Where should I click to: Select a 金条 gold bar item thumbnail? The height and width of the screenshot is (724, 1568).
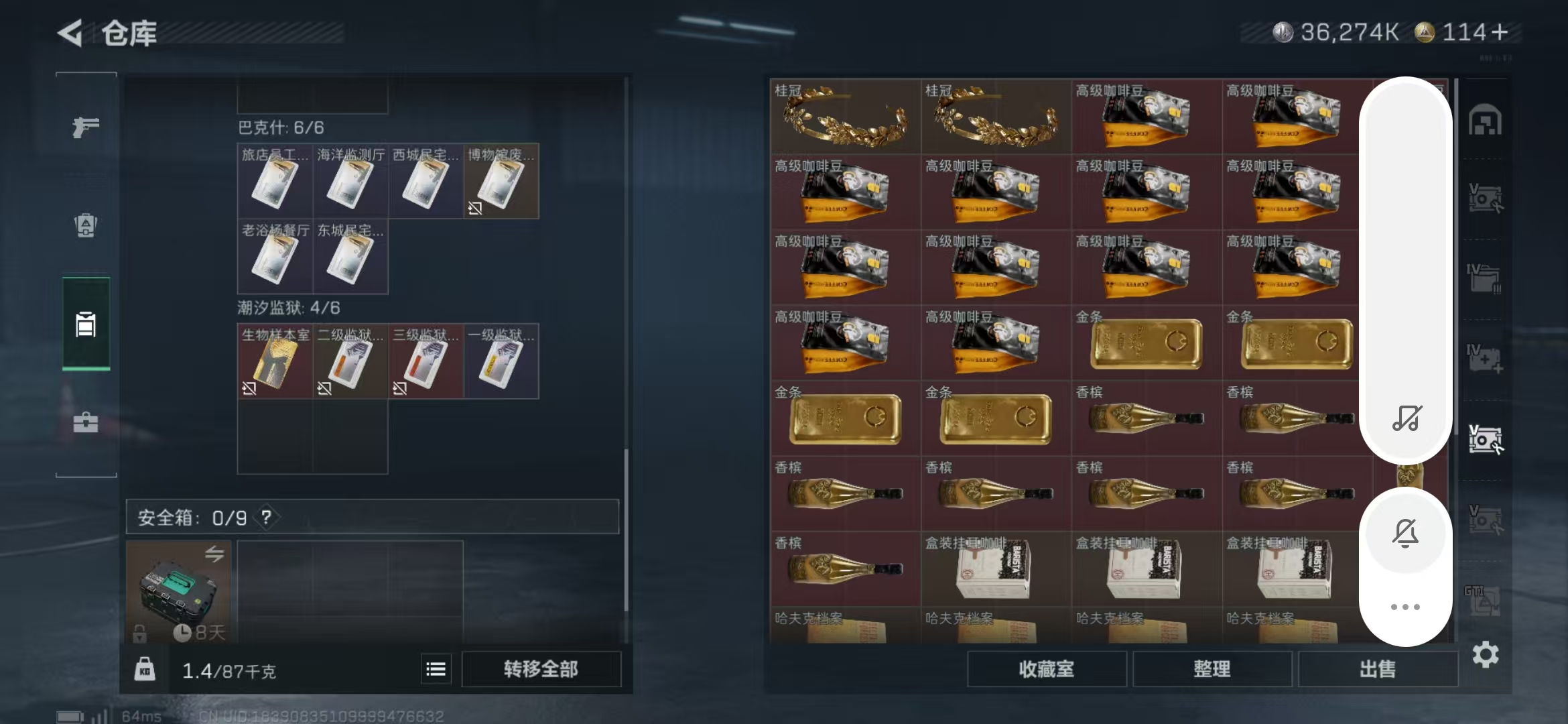pyautogui.click(x=1146, y=344)
